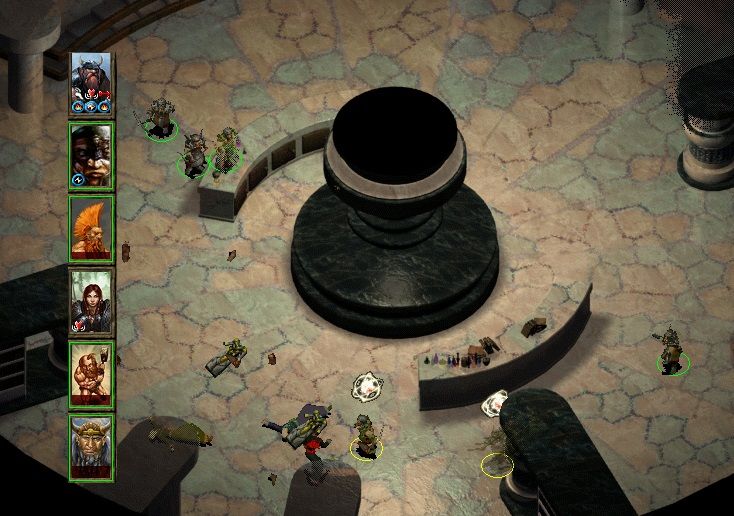Select the horned-helmet dwarf portrait with red beard
Image resolution: width=734 pixels, height=516 pixels.
(x=91, y=82)
